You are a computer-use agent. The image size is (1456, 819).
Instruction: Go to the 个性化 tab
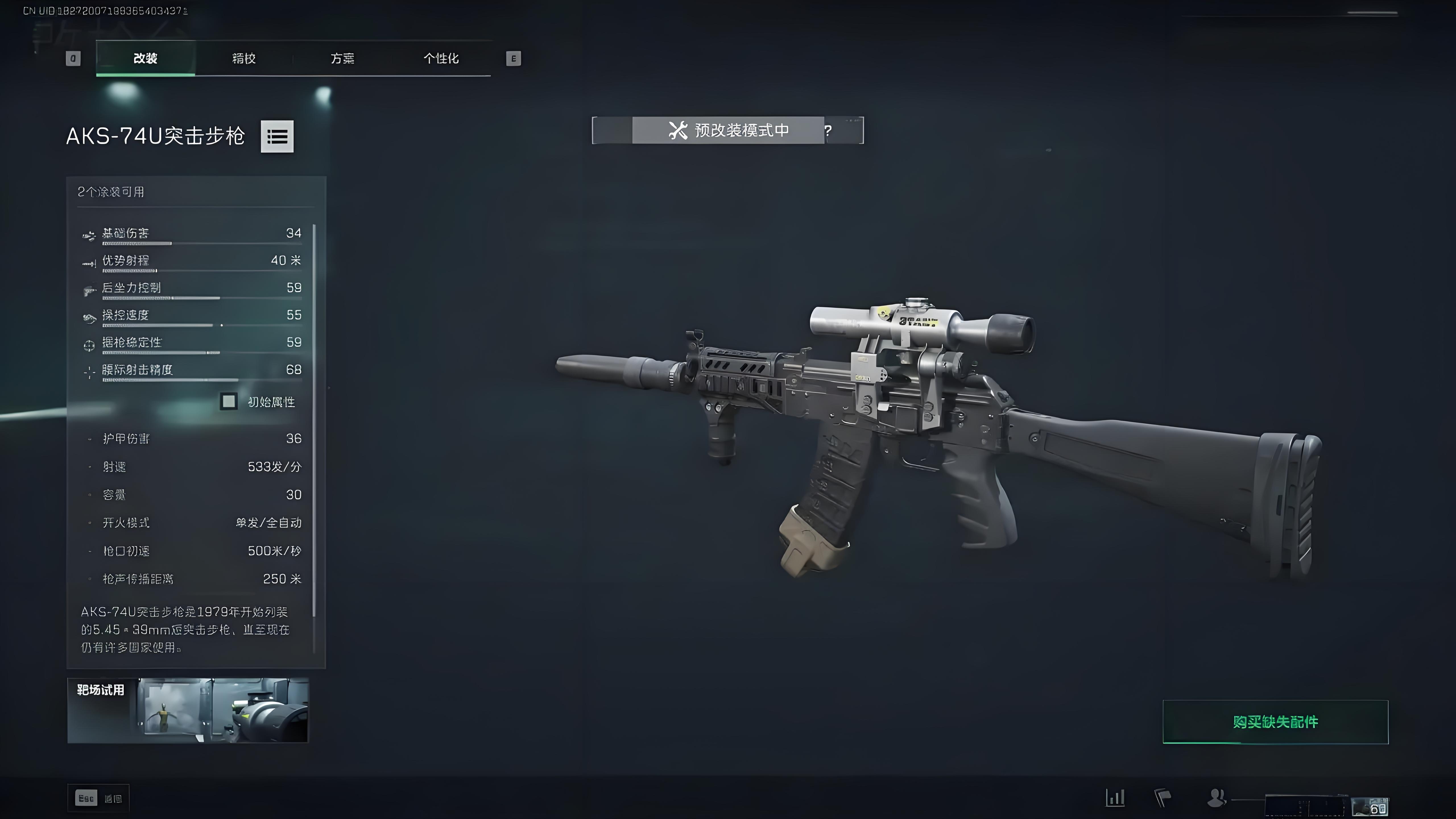click(441, 58)
